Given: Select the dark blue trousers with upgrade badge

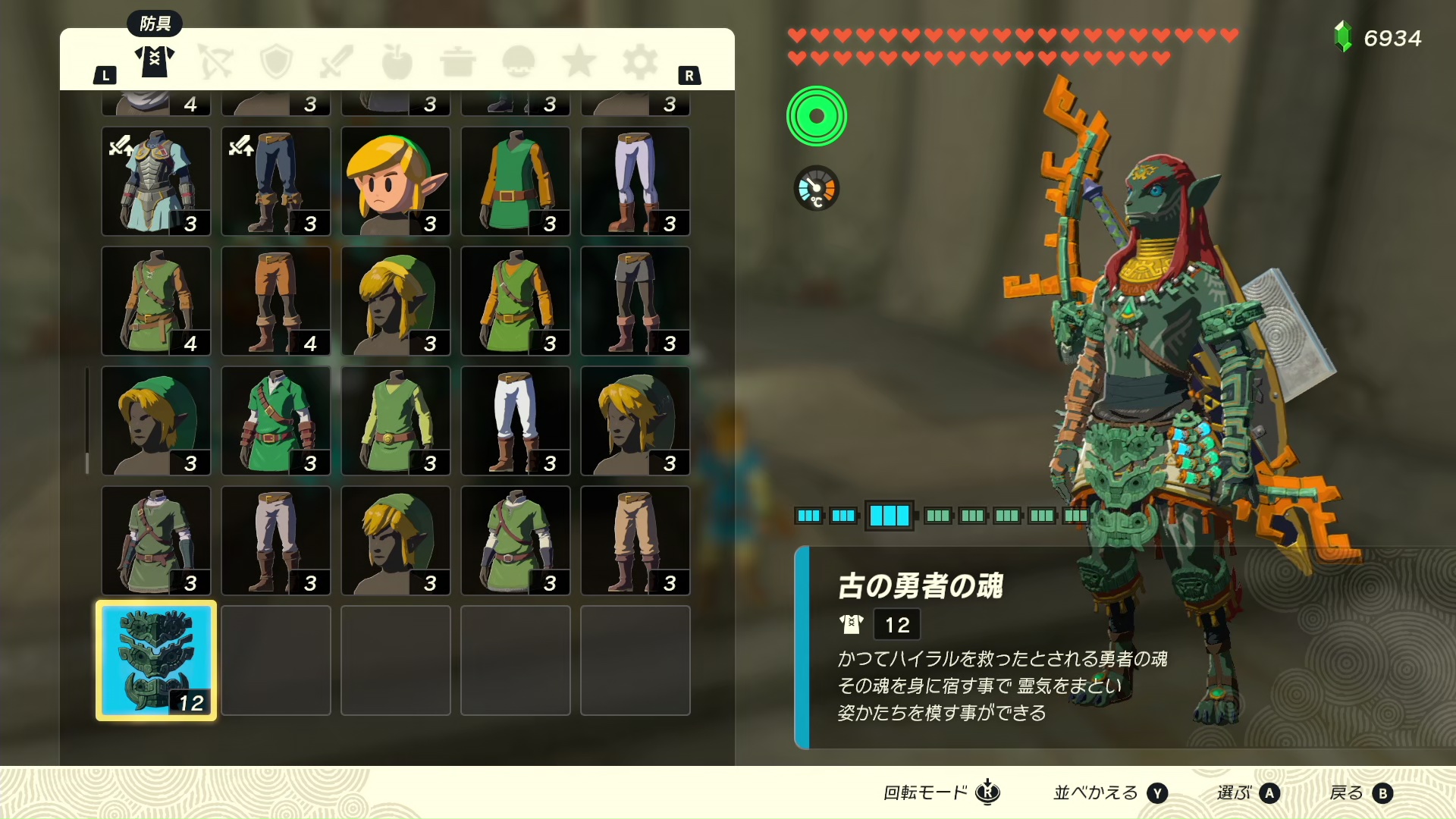Looking at the screenshot, I should (275, 181).
